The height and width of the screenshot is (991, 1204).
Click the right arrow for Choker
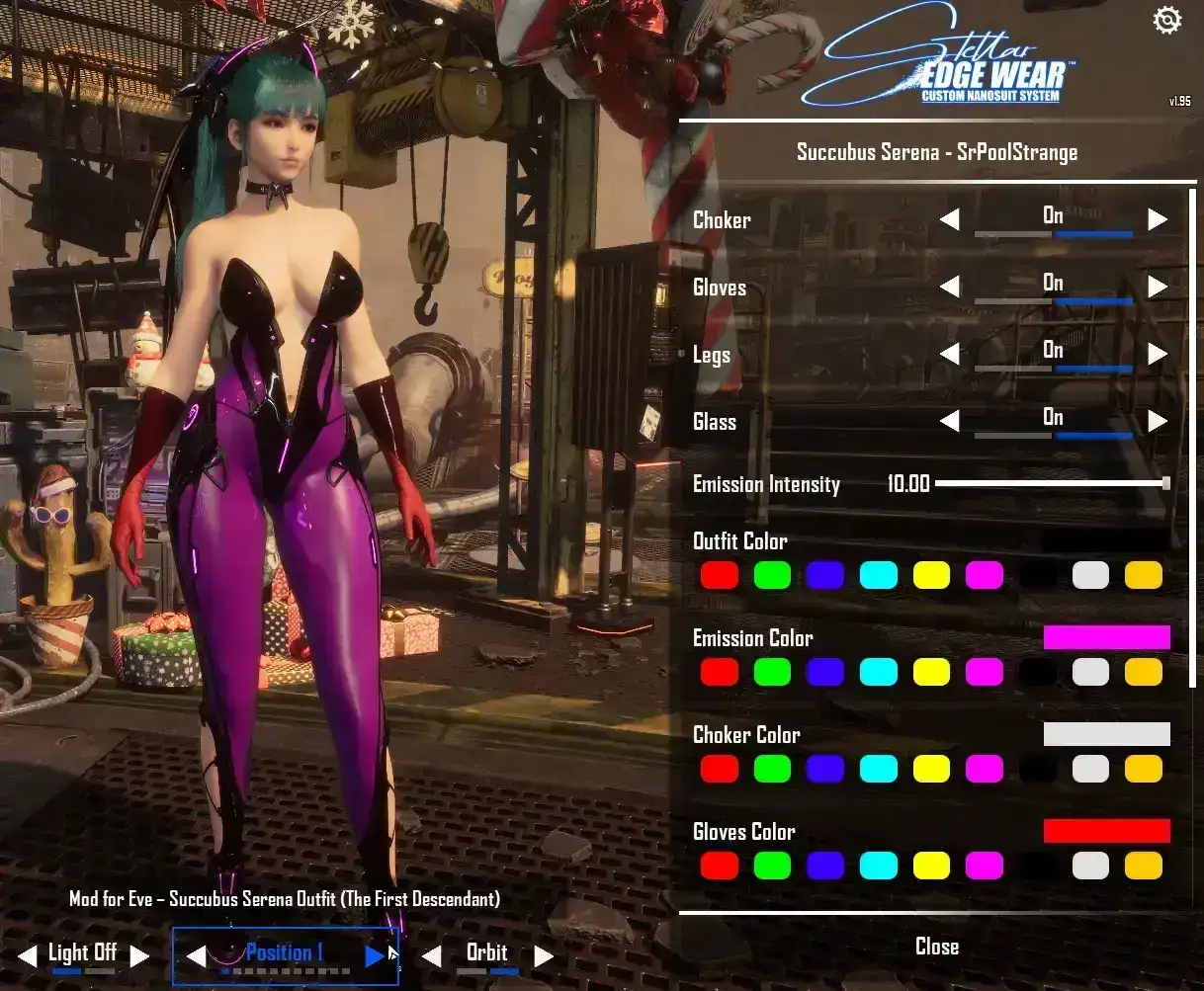click(1158, 219)
